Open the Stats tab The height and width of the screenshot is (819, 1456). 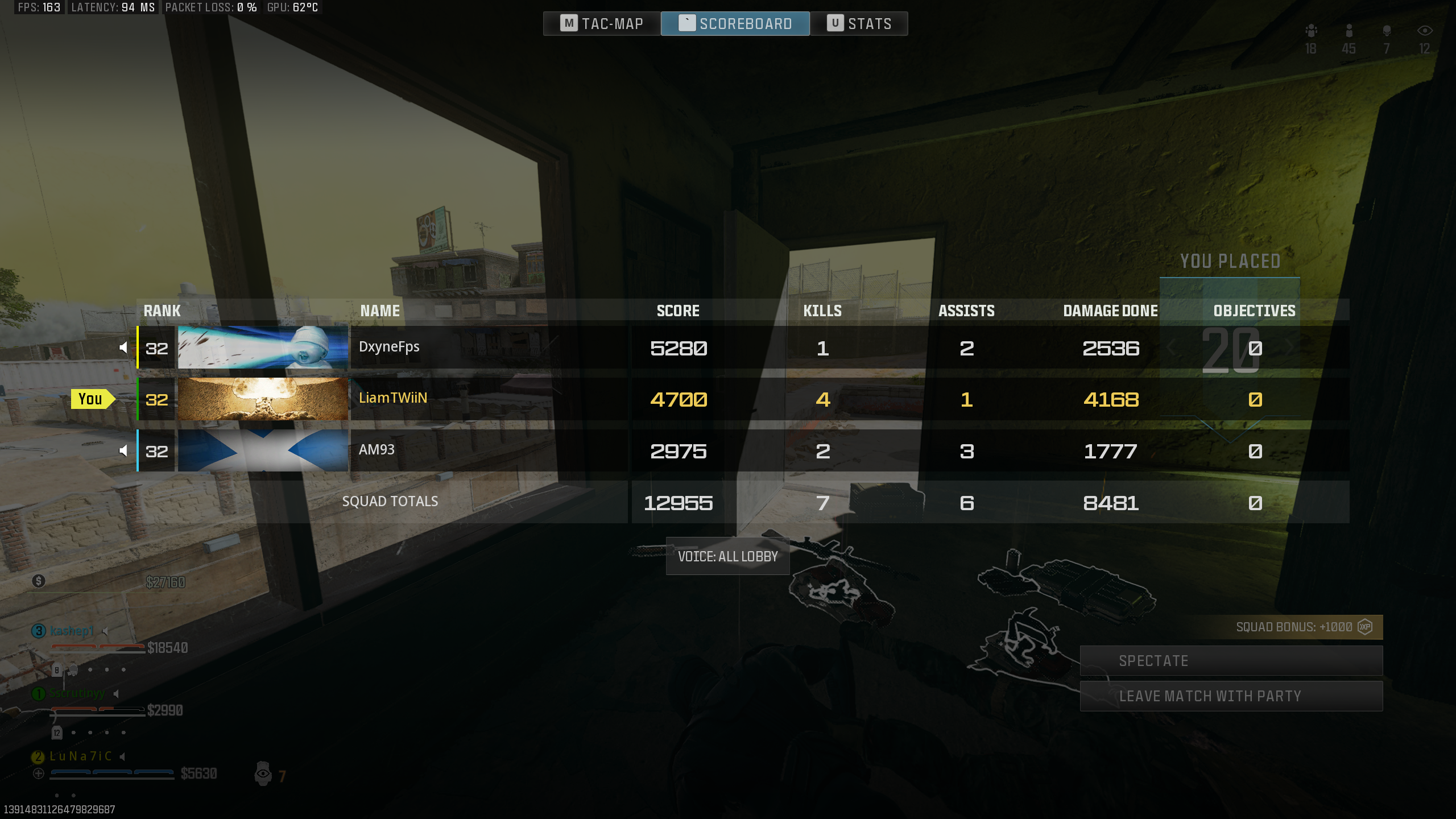[859, 24]
